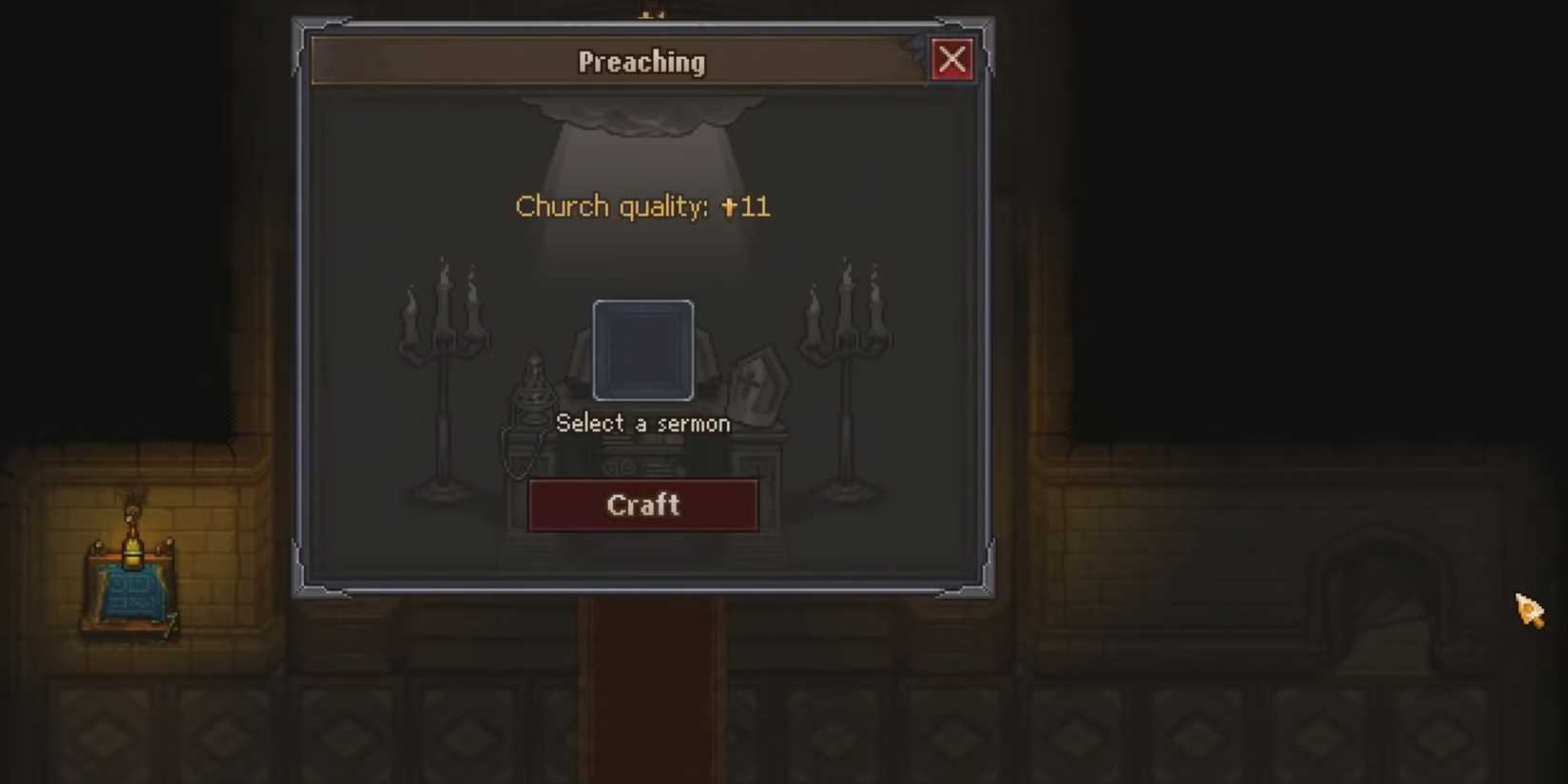Click the left candelabra in the Preaching window
This screenshot has height=784, width=1568.
pyautogui.click(x=443, y=371)
